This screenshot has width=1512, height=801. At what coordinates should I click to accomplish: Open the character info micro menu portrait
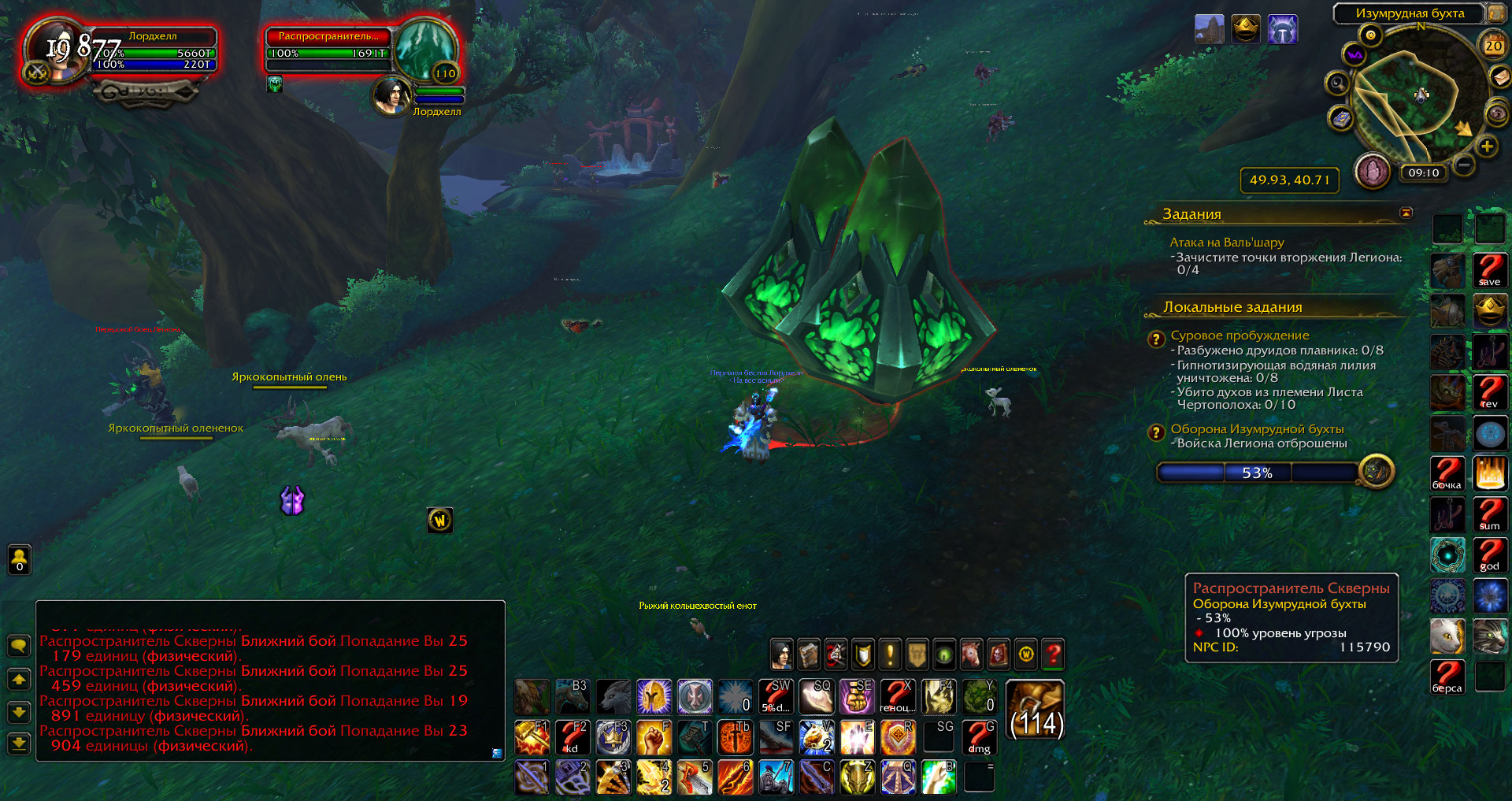pos(780,655)
